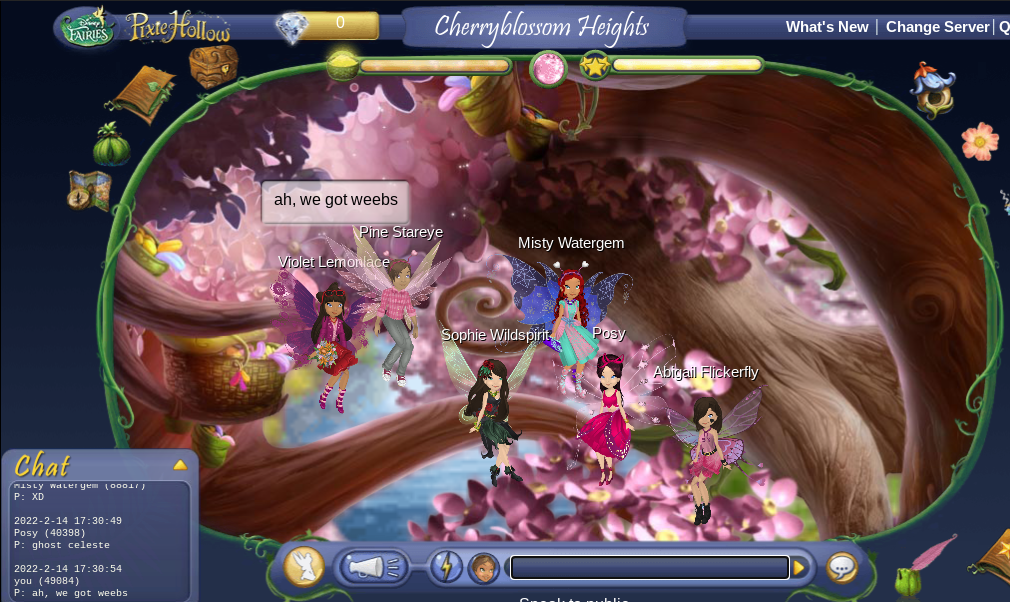Screen dimensions: 1010x602
Task: Click the pink flower icon
Action: coord(980,141)
